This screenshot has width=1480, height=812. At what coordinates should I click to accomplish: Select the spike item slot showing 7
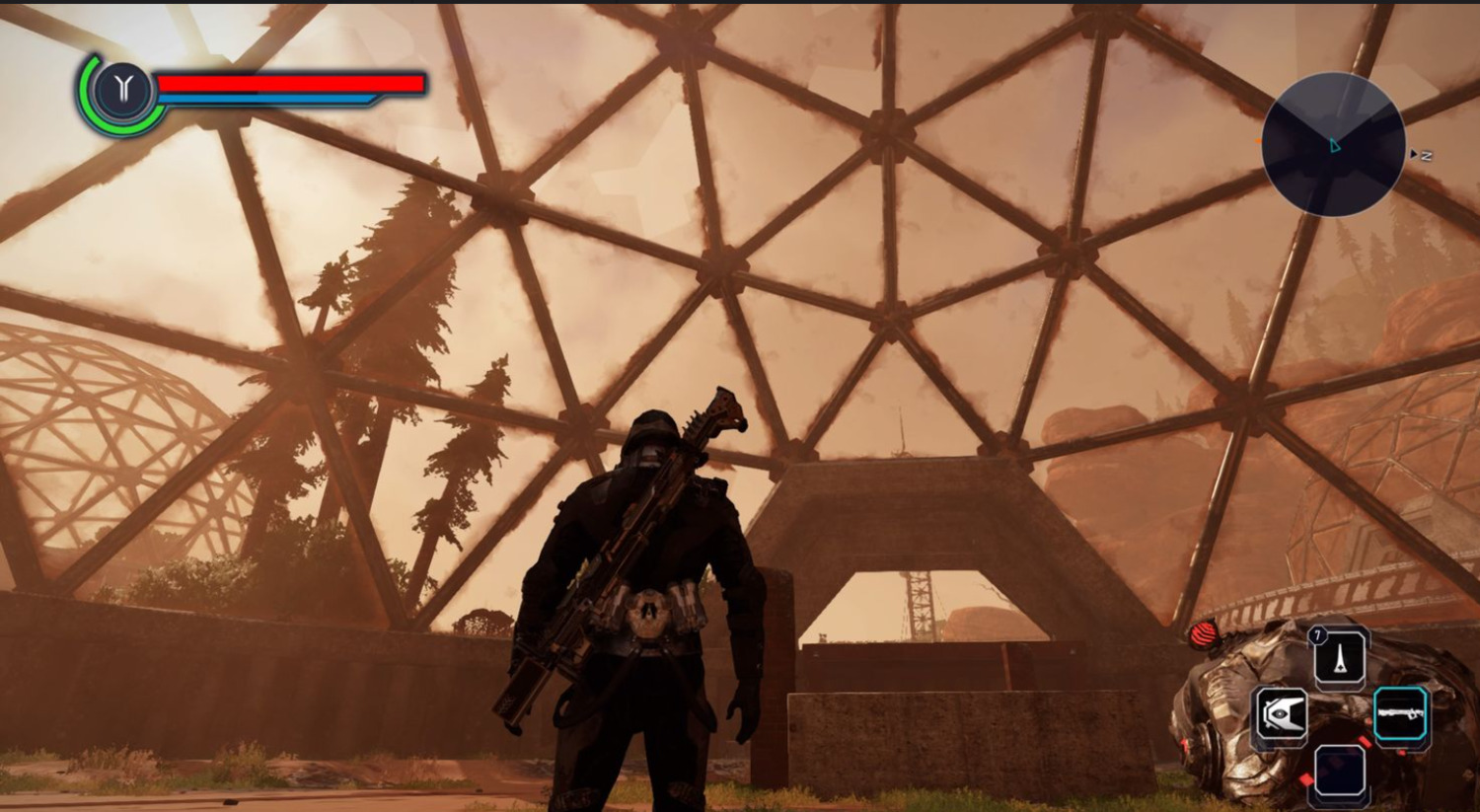[x=1340, y=655]
